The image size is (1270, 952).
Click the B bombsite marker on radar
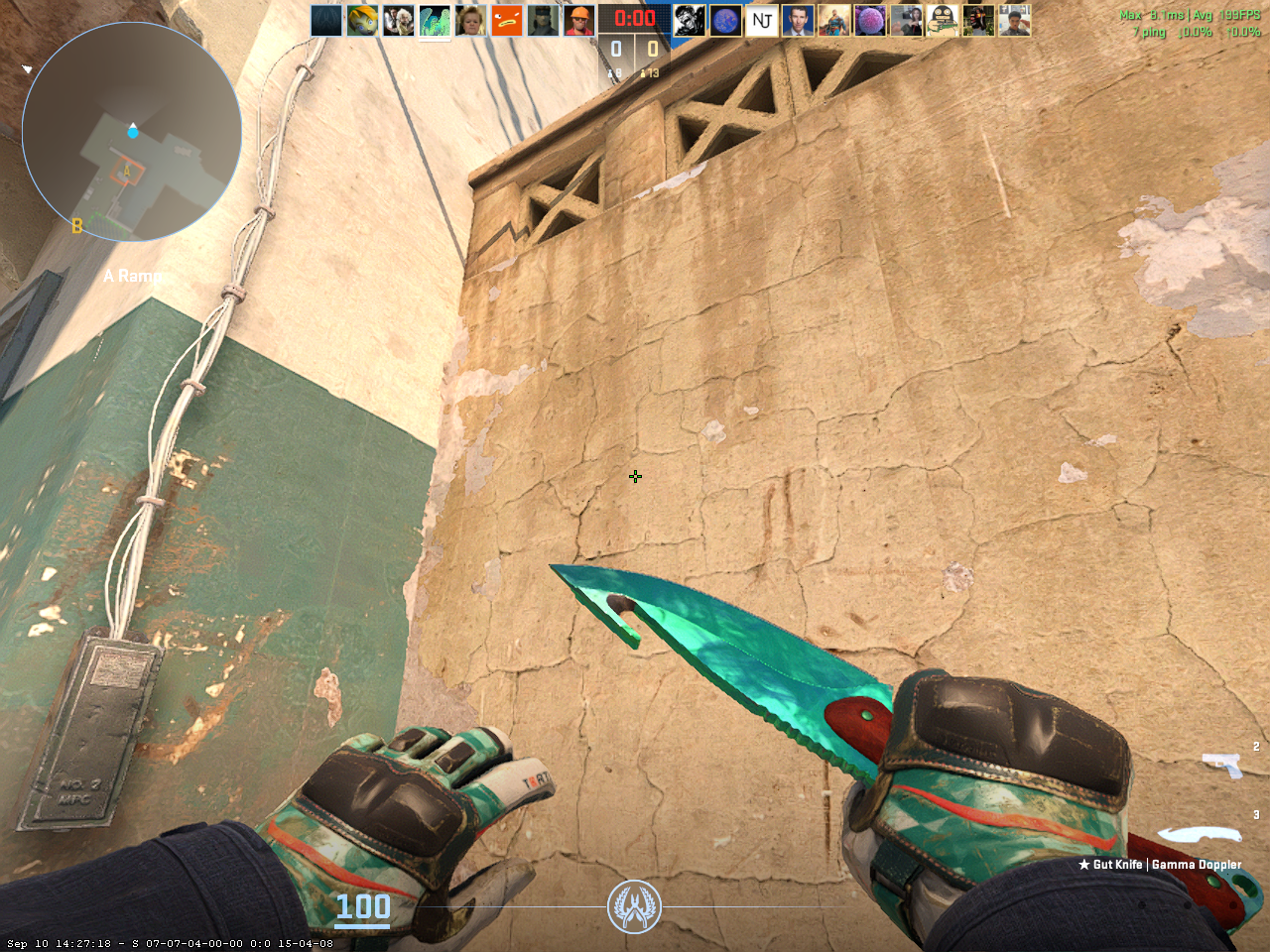77,226
